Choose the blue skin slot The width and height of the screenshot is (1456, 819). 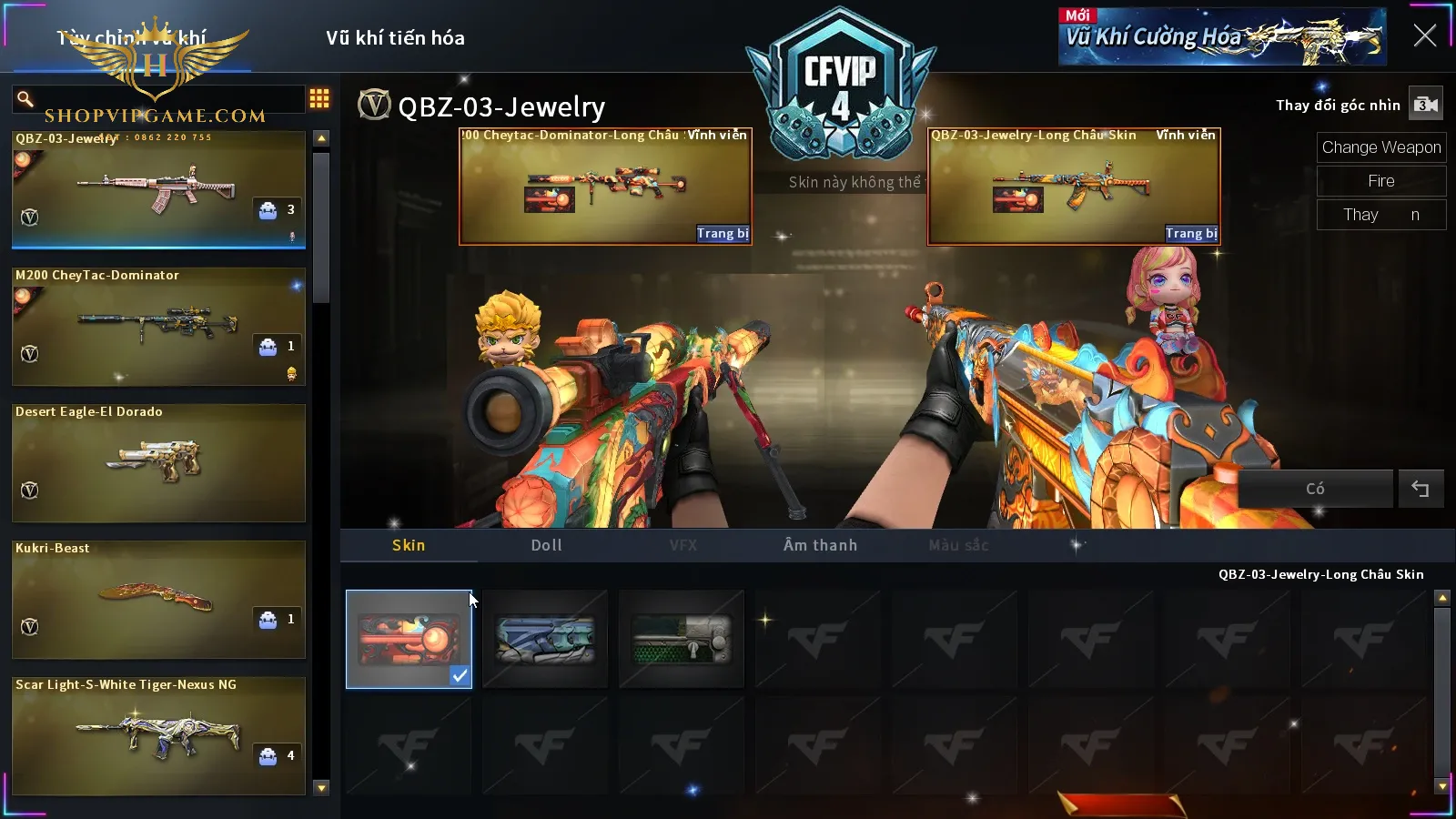pos(545,639)
